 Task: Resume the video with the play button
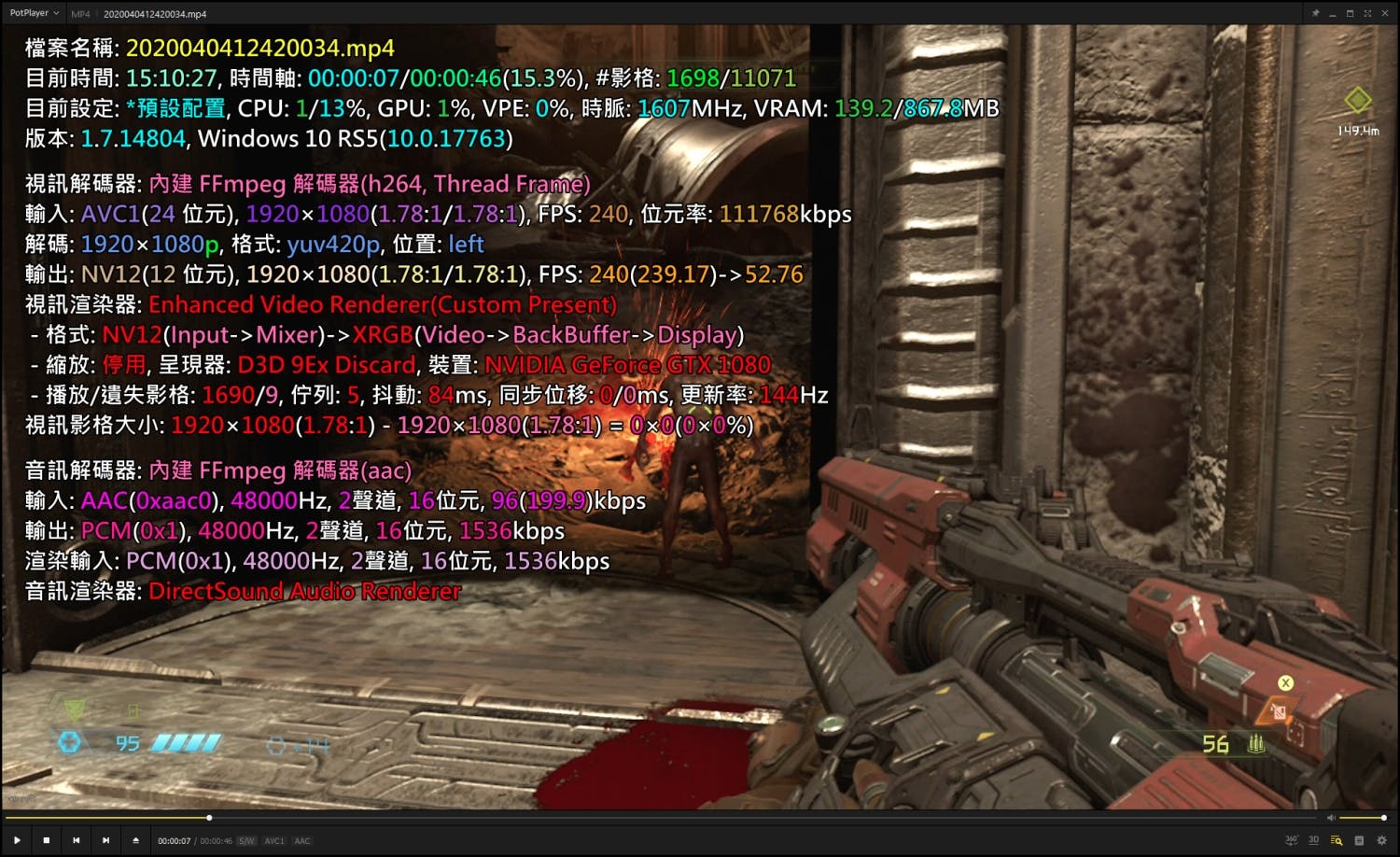pyautogui.click(x=17, y=840)
